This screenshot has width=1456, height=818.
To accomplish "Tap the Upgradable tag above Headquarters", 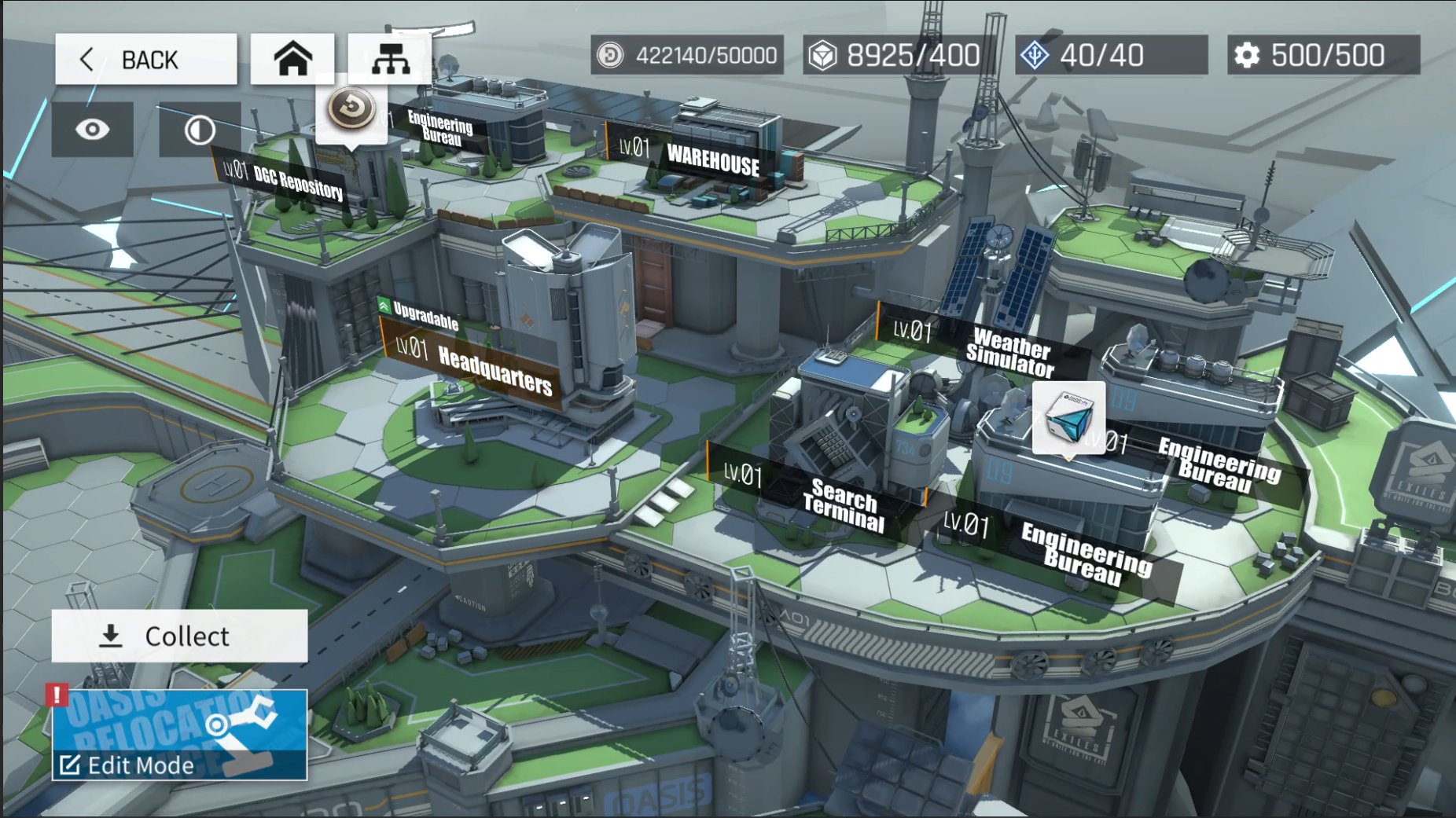I will point(418,313).
